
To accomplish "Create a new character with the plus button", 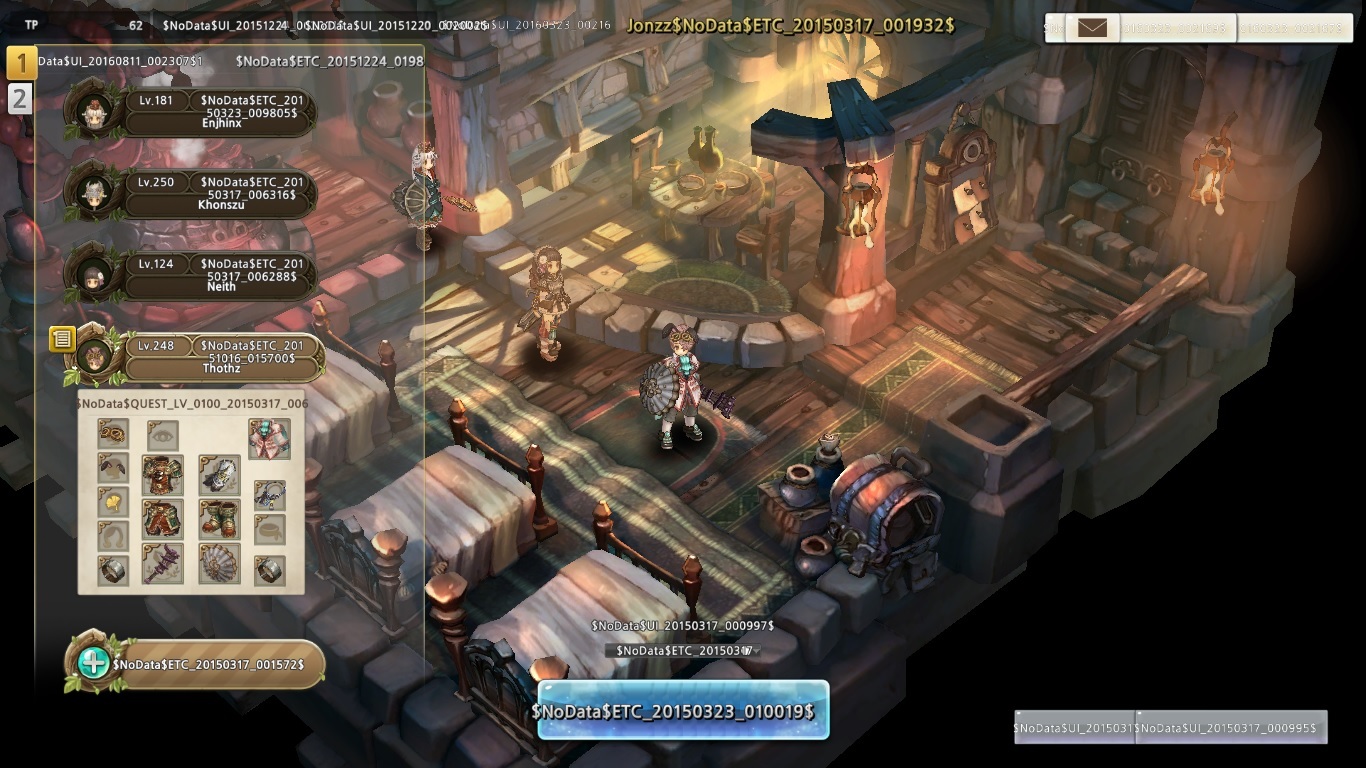I will tap(94, 662).
